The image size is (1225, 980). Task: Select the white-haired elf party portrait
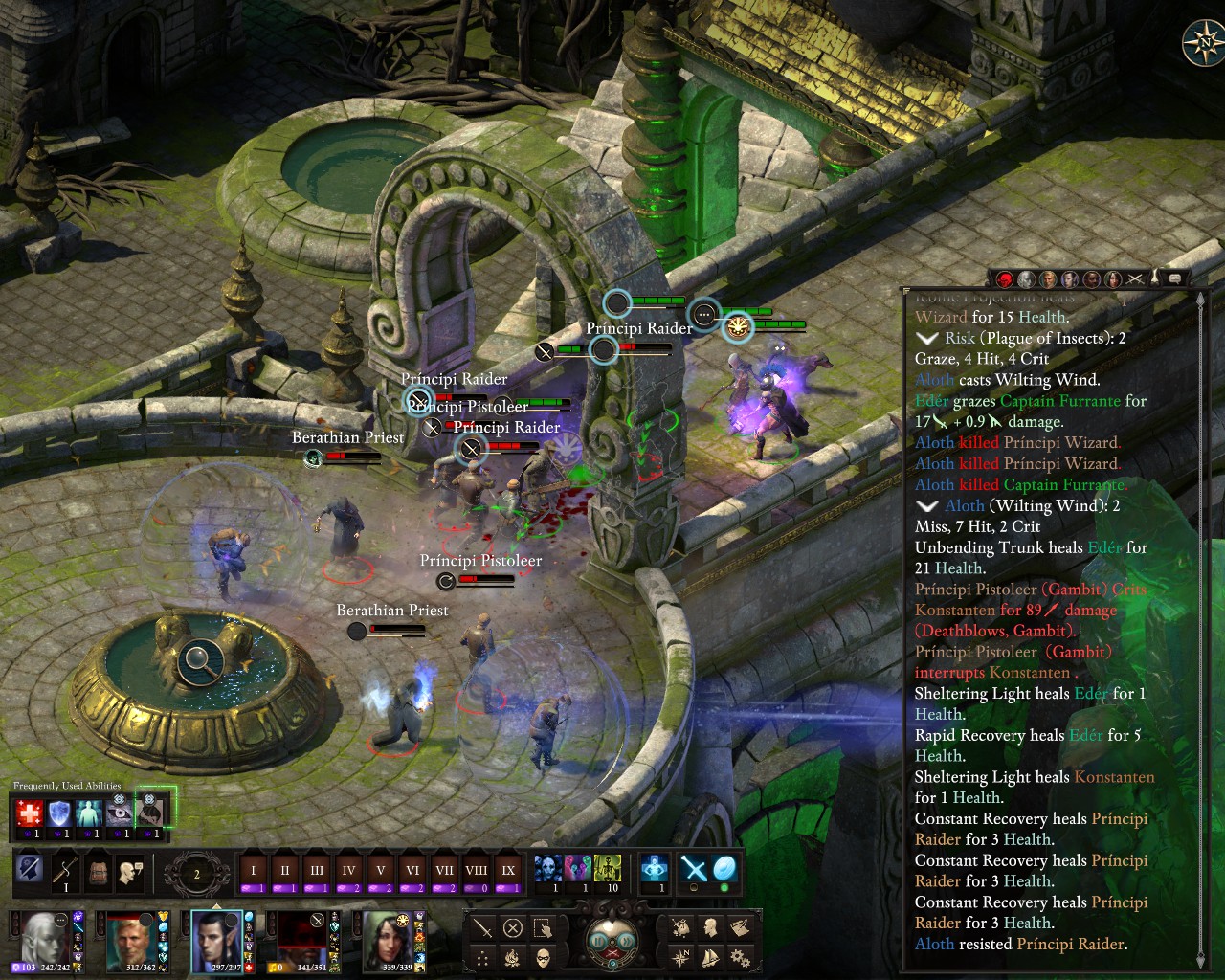click(43, 938)
